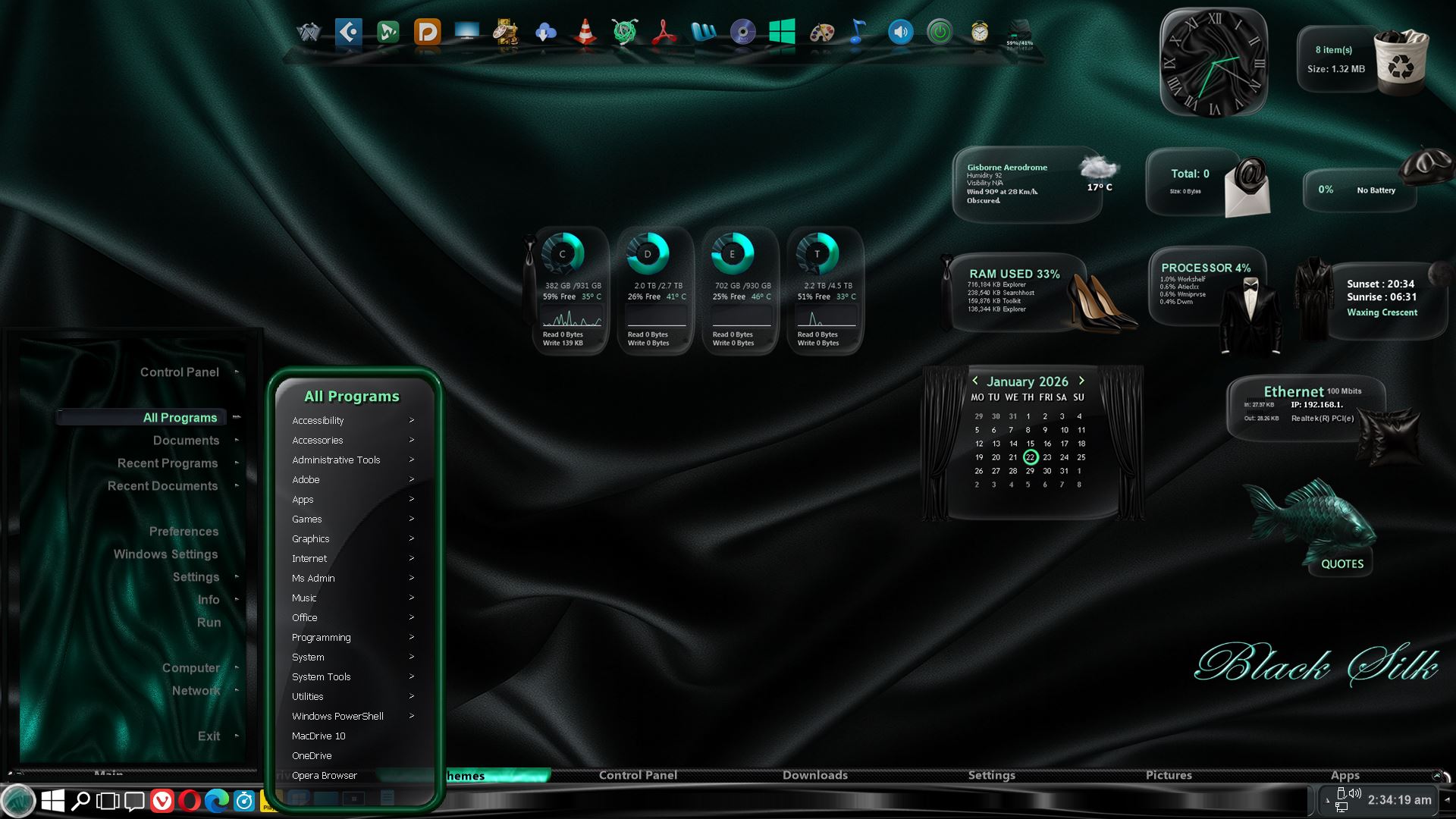Open the Control Panel start menu entry
Viewport: 1456px width, 819px height.
pyautogui.click(x=180, y=372)
